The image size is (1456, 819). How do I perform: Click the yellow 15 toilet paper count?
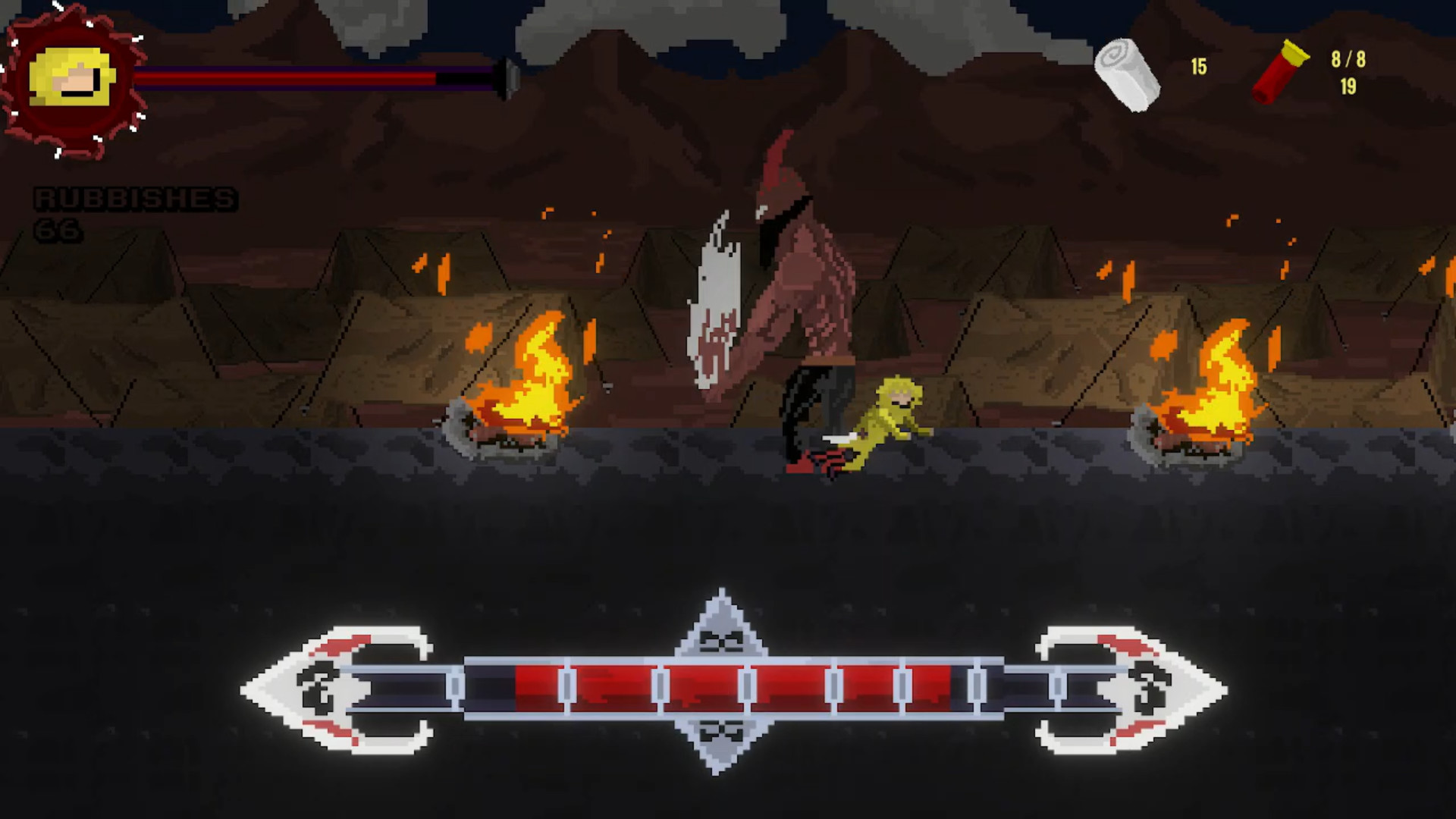[x=1198, y=67]
